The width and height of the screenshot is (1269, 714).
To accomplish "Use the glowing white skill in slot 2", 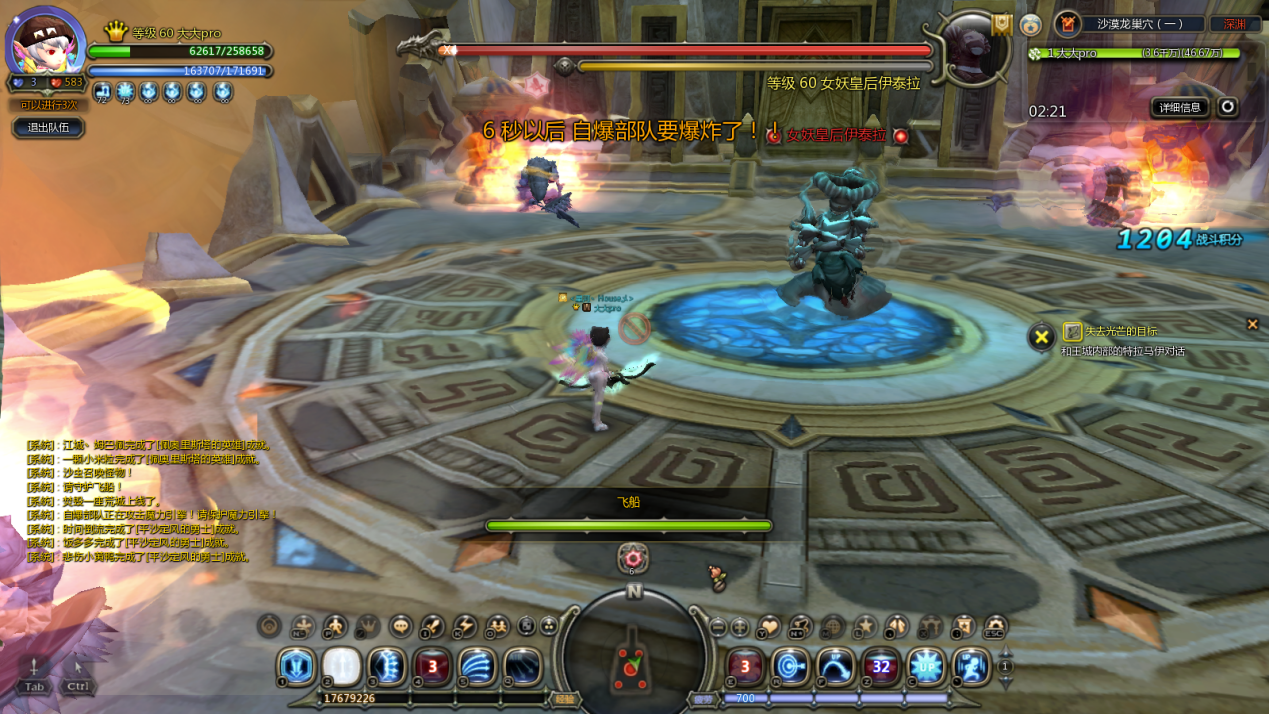I will pyautogui.click(x=342, y=667).
